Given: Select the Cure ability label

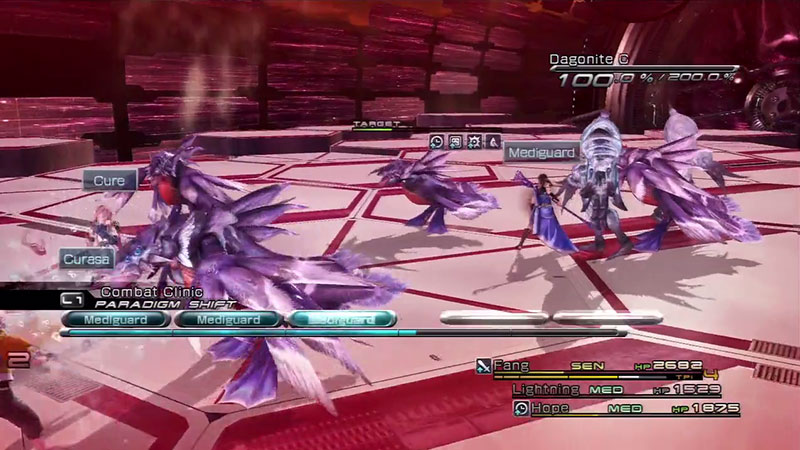Looking at the screenshot, I should tap(109, 181).
